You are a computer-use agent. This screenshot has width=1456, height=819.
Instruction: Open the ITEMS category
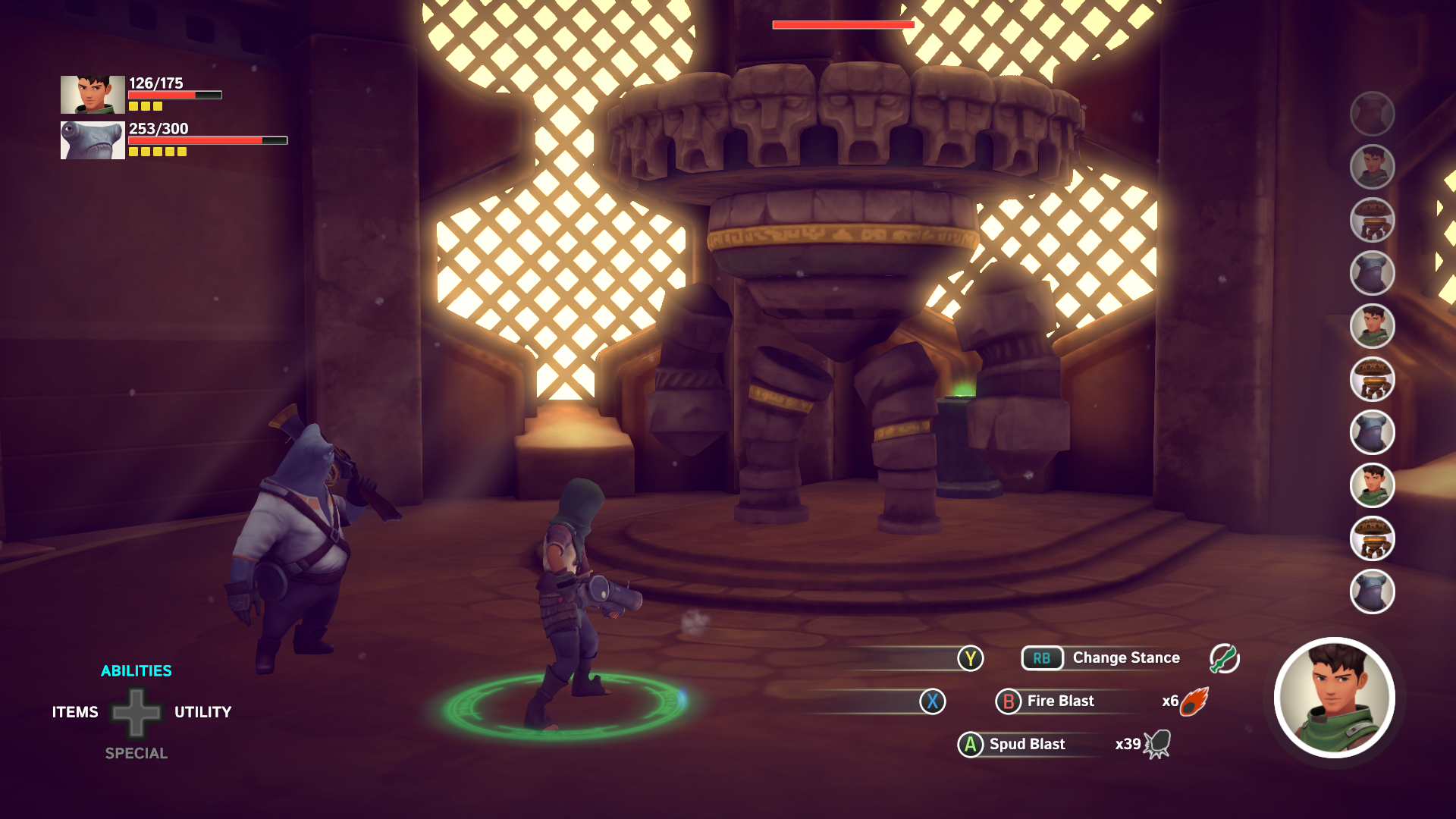pyautogui.click(x=75, y=712)
